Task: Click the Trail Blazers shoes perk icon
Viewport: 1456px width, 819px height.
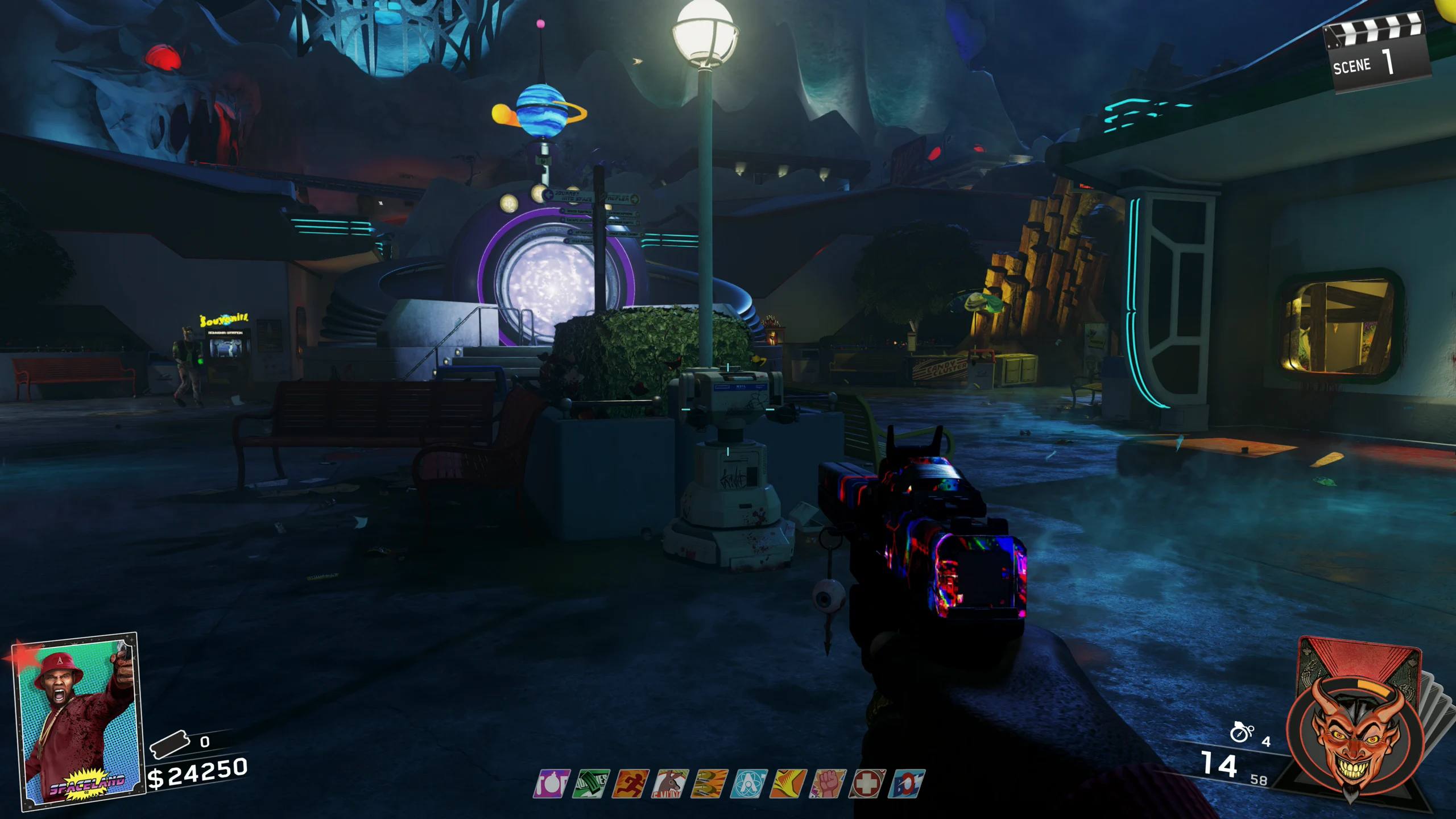Action: click(710, 784)
